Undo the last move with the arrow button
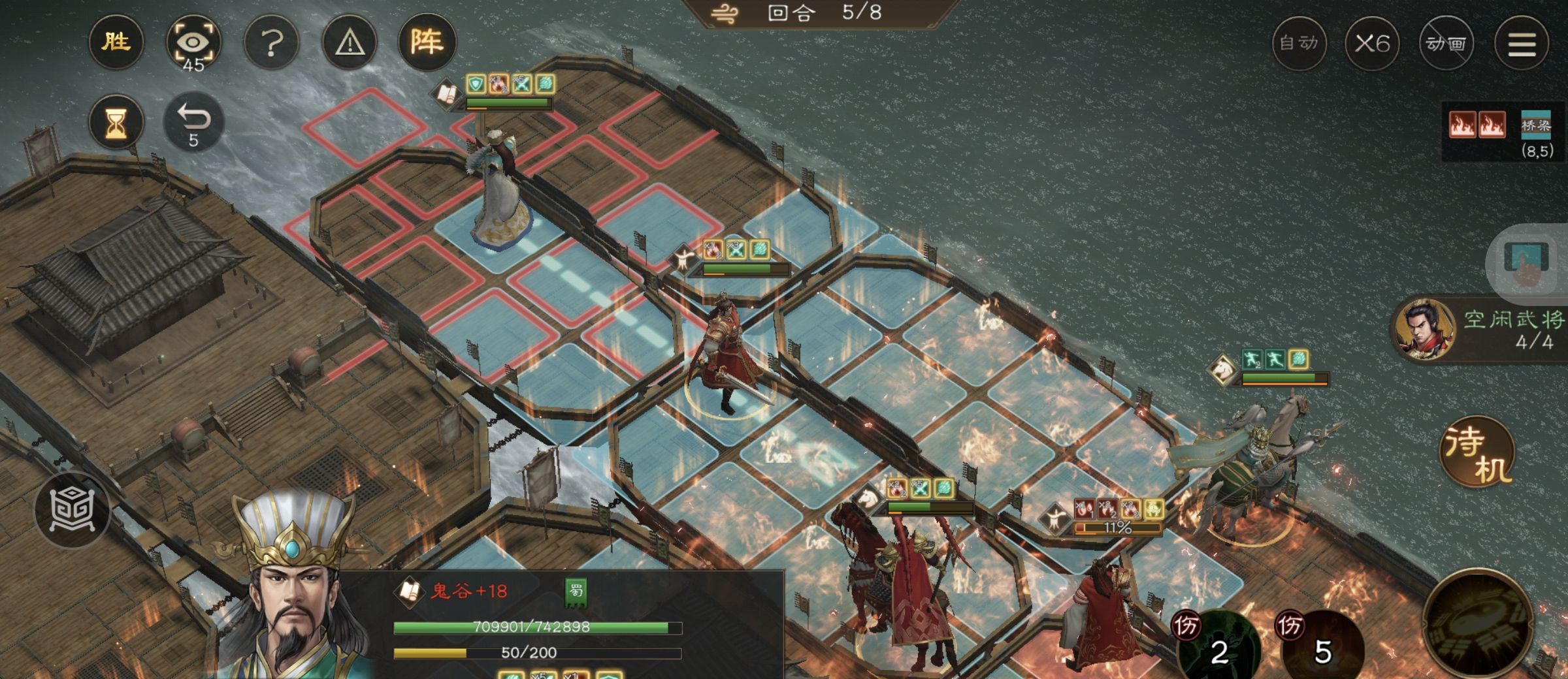Screen dimensions: 1568x679 coord(193,122)
